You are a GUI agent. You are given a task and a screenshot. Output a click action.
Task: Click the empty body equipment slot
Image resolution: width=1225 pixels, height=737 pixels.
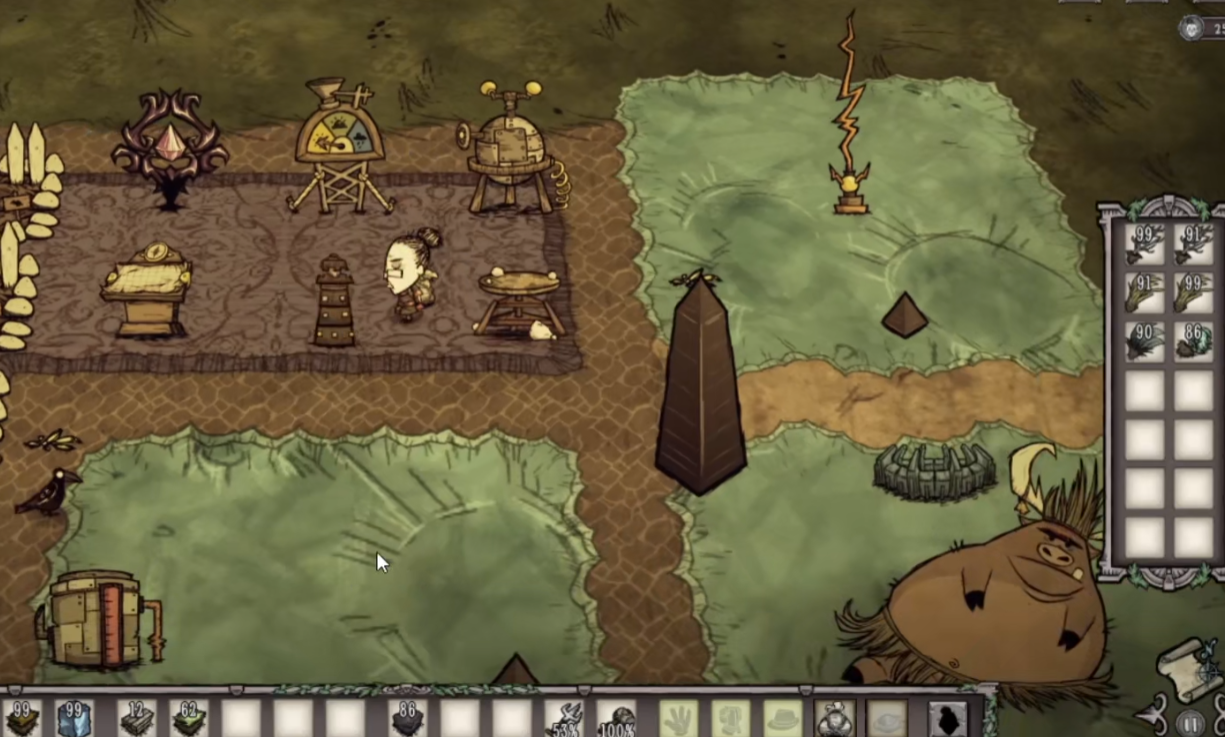(730, 718)
